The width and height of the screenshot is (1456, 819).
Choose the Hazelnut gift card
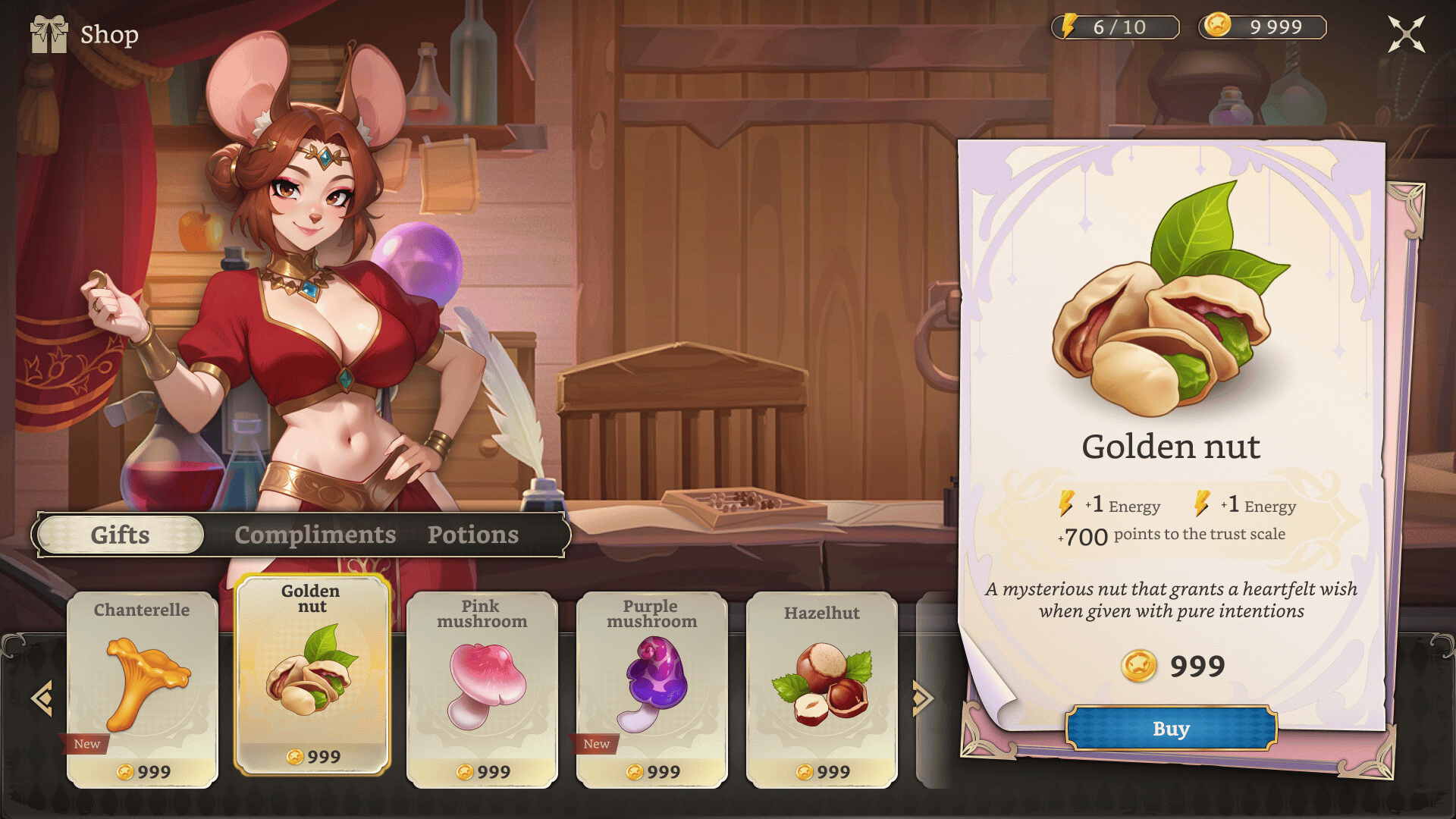[x=822, y=690]
